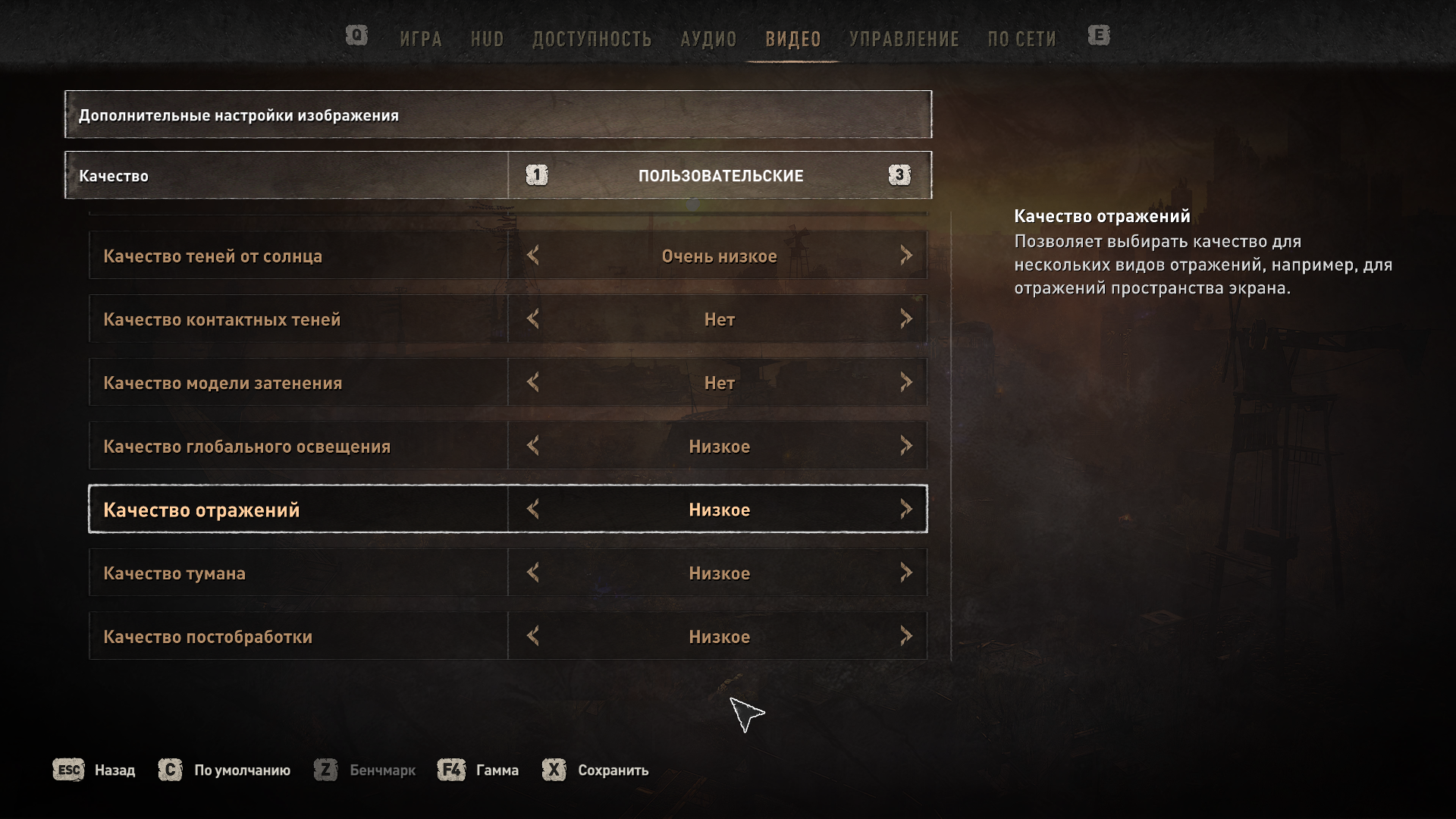
Task: Click left arrow for Качество контактных теней
Action: pyautogui.click(x=533, y=319)
